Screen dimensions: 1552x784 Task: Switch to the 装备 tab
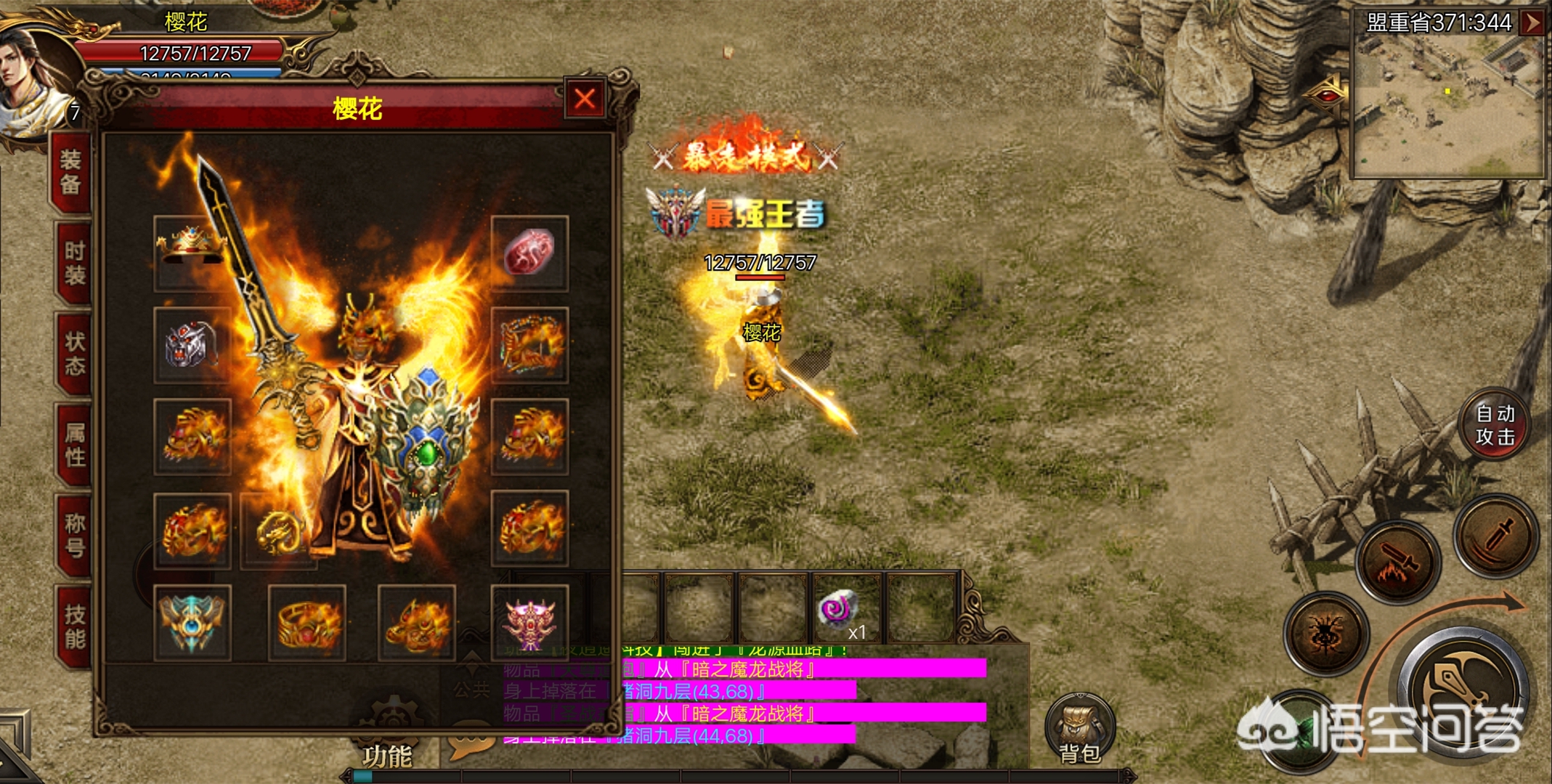(x=71, y=173)
